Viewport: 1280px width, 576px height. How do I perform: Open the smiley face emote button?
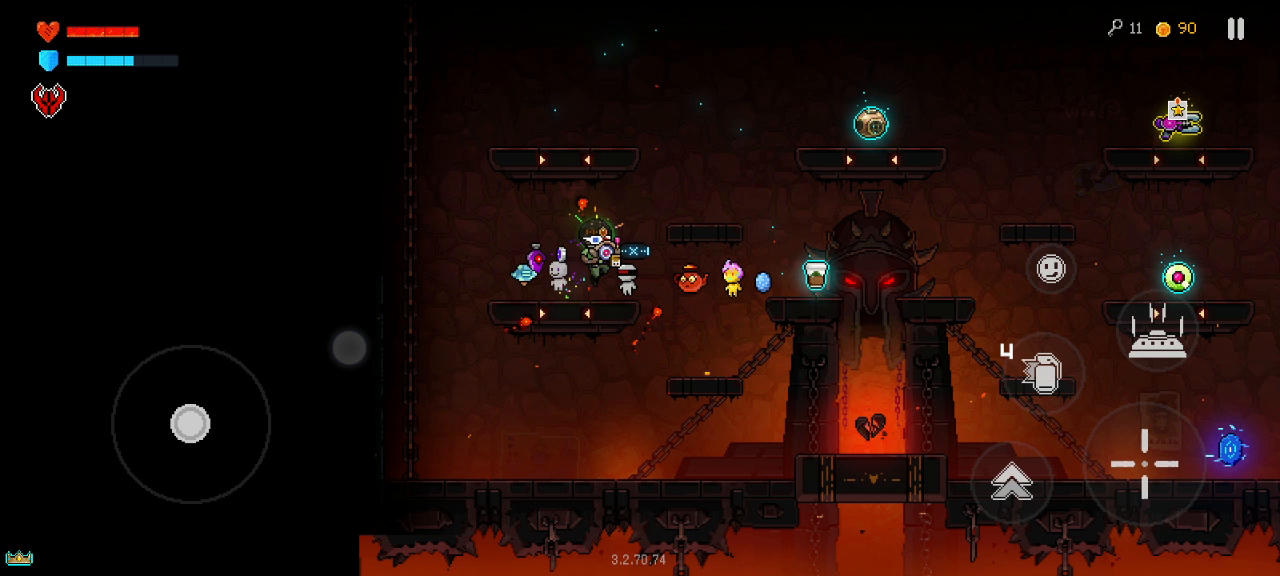point(1050,268)
